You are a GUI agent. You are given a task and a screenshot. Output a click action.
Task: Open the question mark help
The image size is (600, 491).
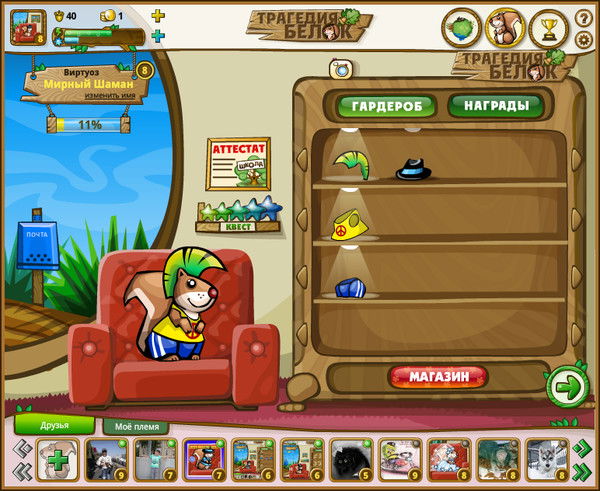pyautogui.click(x=584, y=19)
